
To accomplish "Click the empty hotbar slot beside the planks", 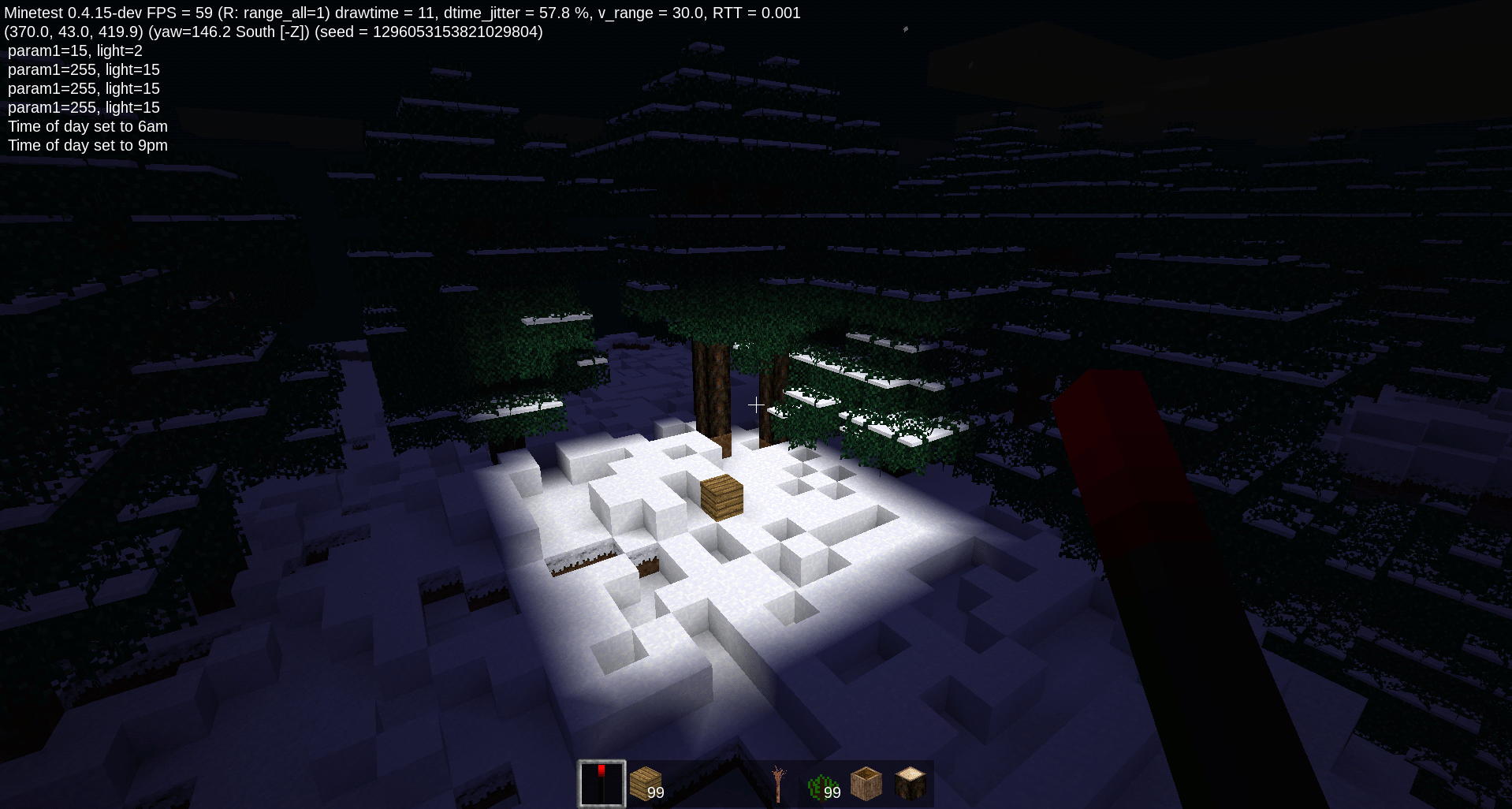I will [689, 782].
